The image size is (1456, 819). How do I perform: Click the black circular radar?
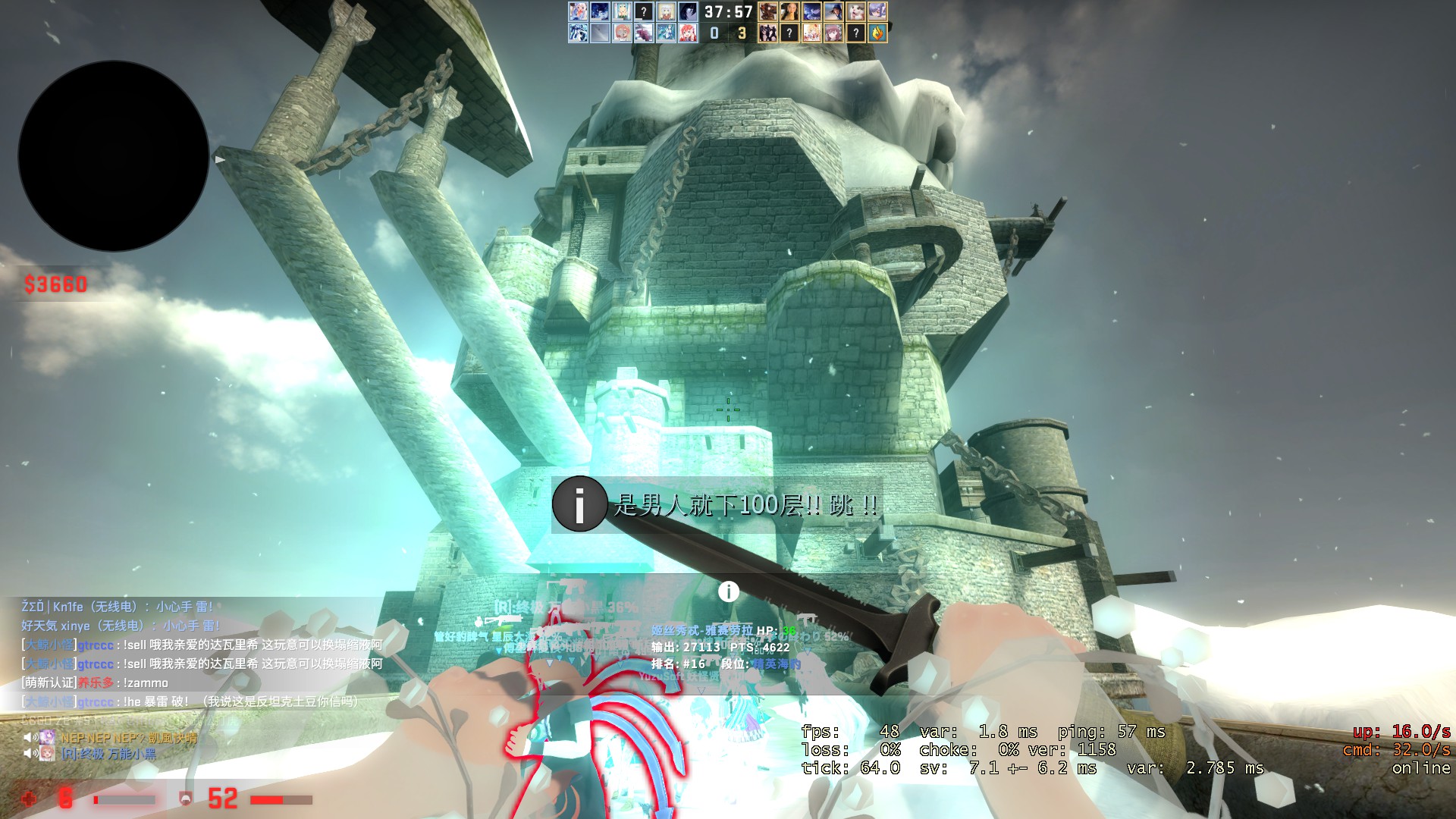coord(114,156)
